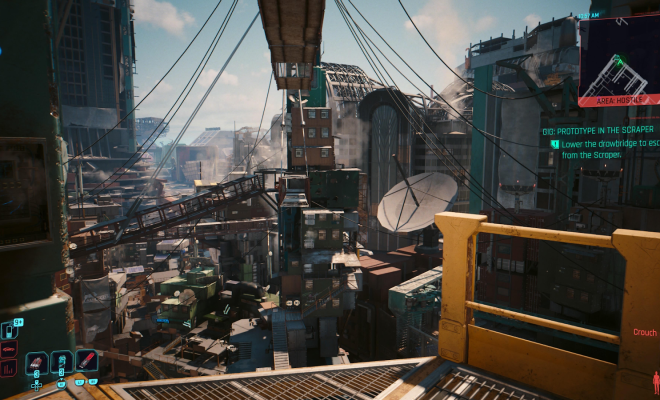Select the grenade quick slot
Image resolution: width=660 pixels, height=400 pixels.
click(37, 362)
